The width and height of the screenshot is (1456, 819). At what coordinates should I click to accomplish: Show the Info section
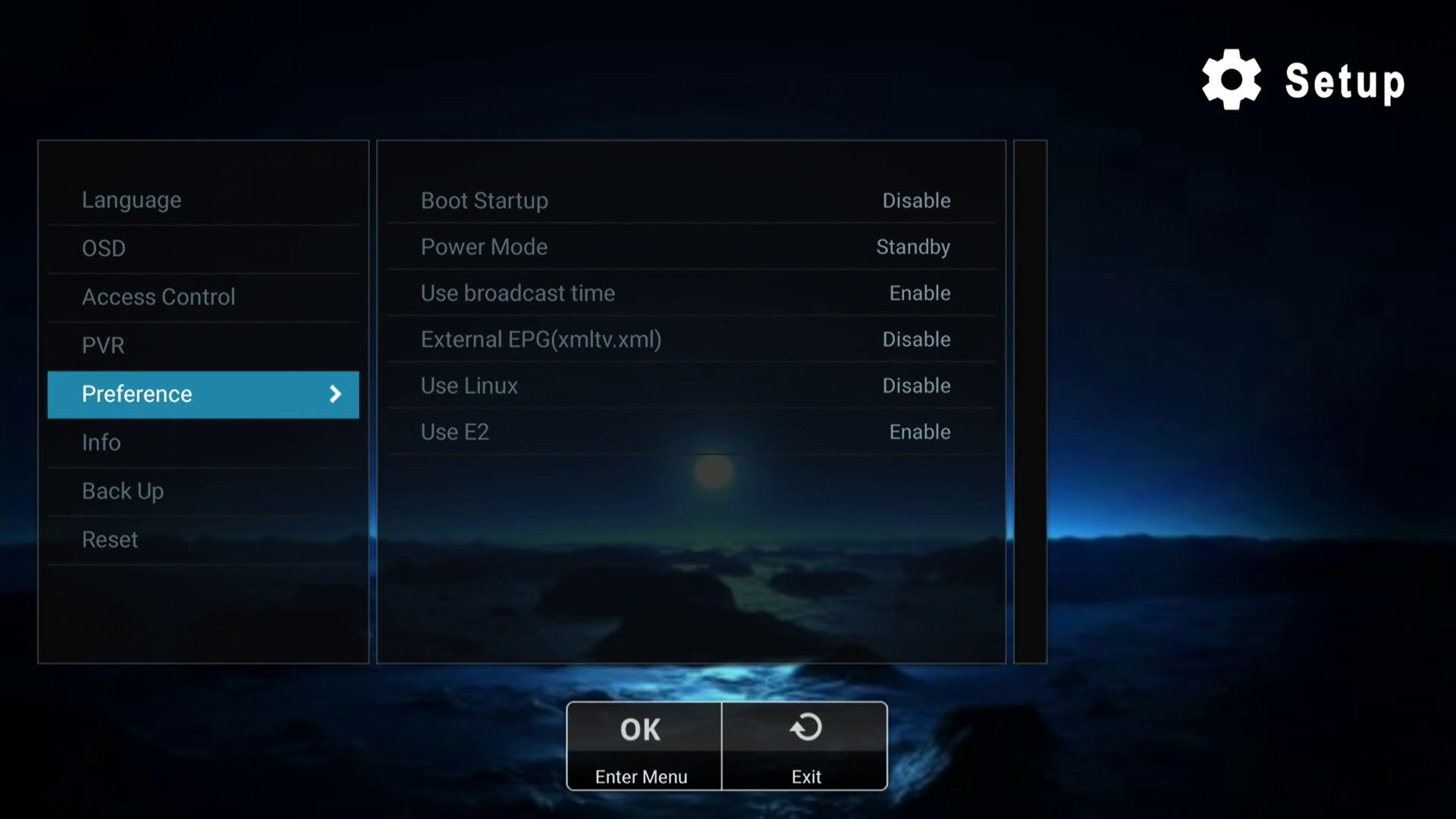pyautogui.click(x=202, y=443)
